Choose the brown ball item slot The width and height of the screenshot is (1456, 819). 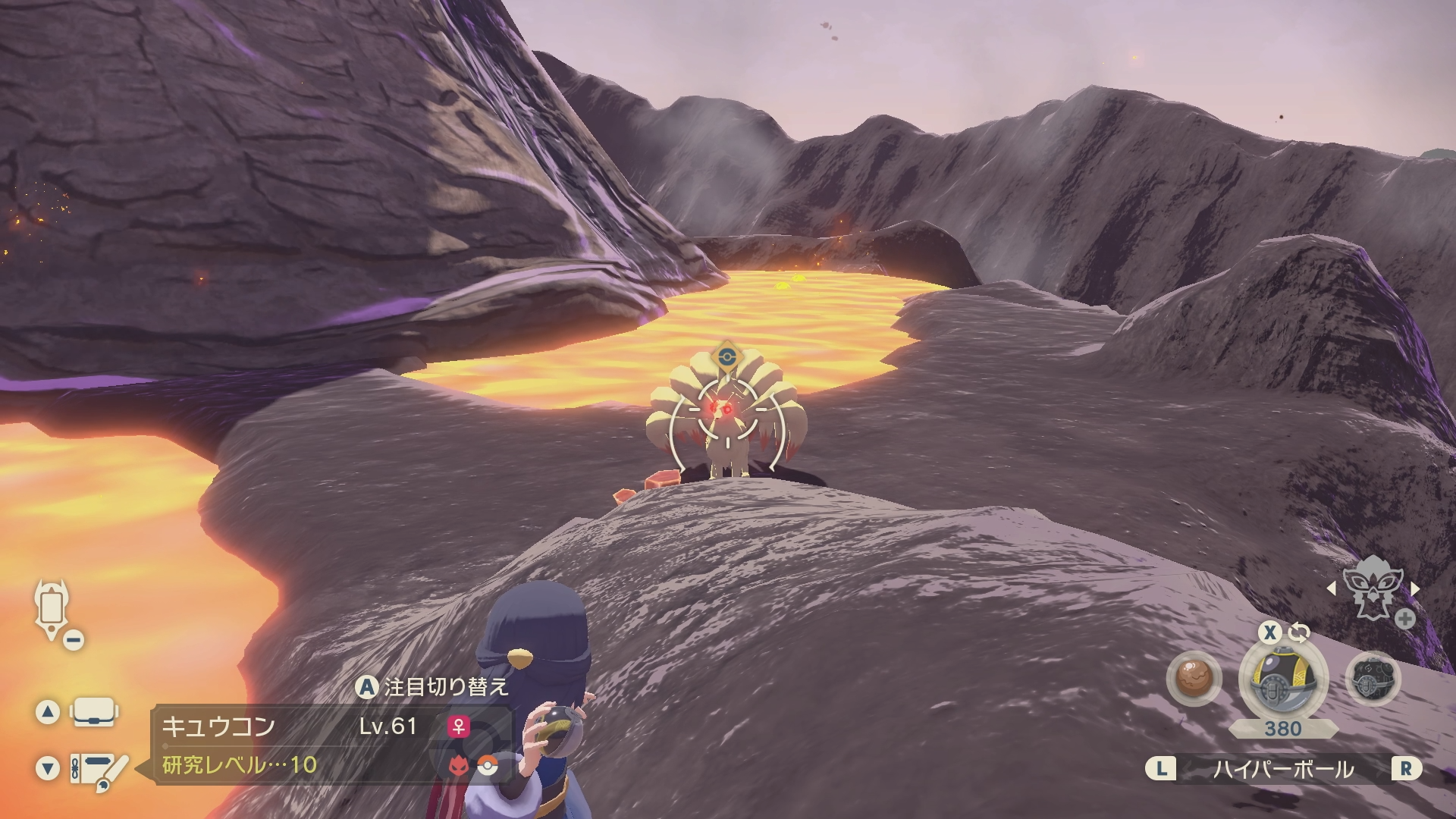pos(1194,679)
